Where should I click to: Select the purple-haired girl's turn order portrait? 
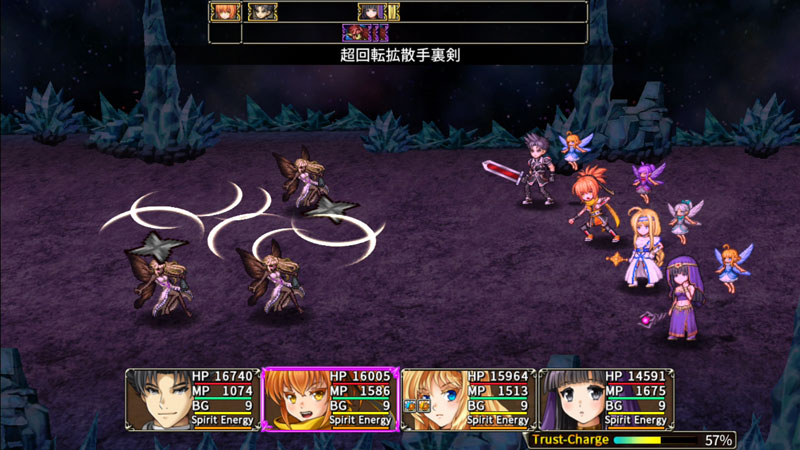pyautogui.click(x=372, y=12)
